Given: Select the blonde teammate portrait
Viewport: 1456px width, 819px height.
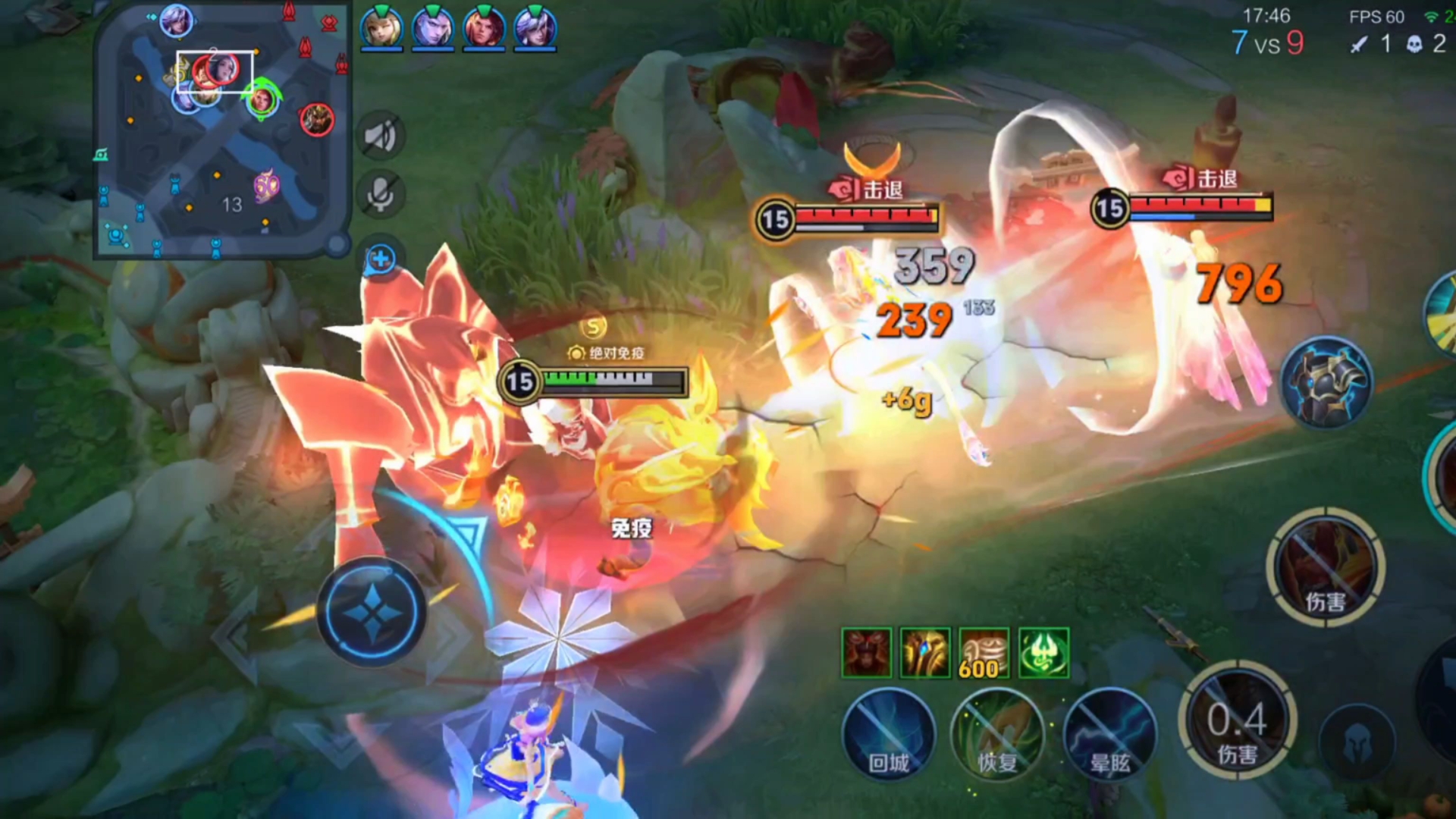Looking at the screenshot, I should (x=381, y=29).
